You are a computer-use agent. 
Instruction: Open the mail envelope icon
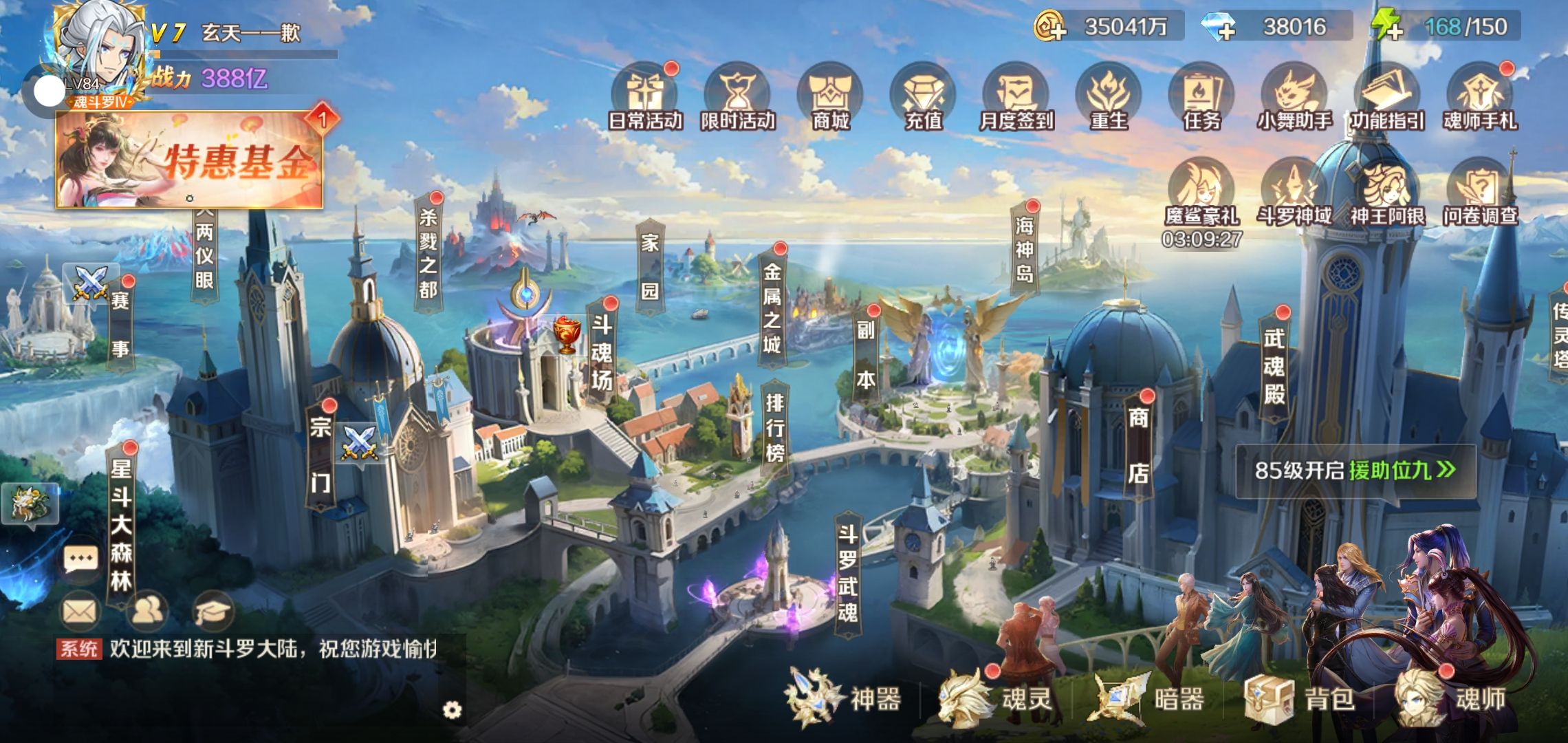80,611
